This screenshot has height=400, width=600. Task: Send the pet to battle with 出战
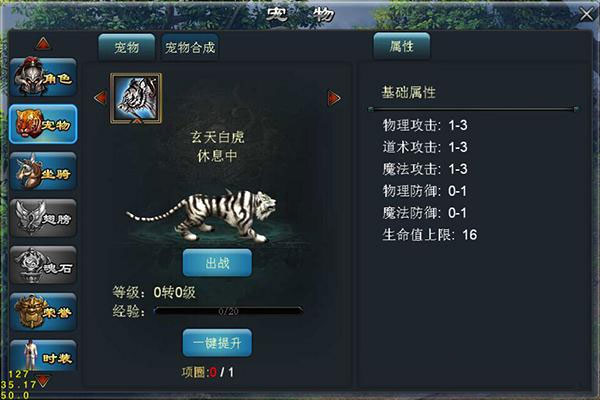pyautogui.click(x=217, y=264)
